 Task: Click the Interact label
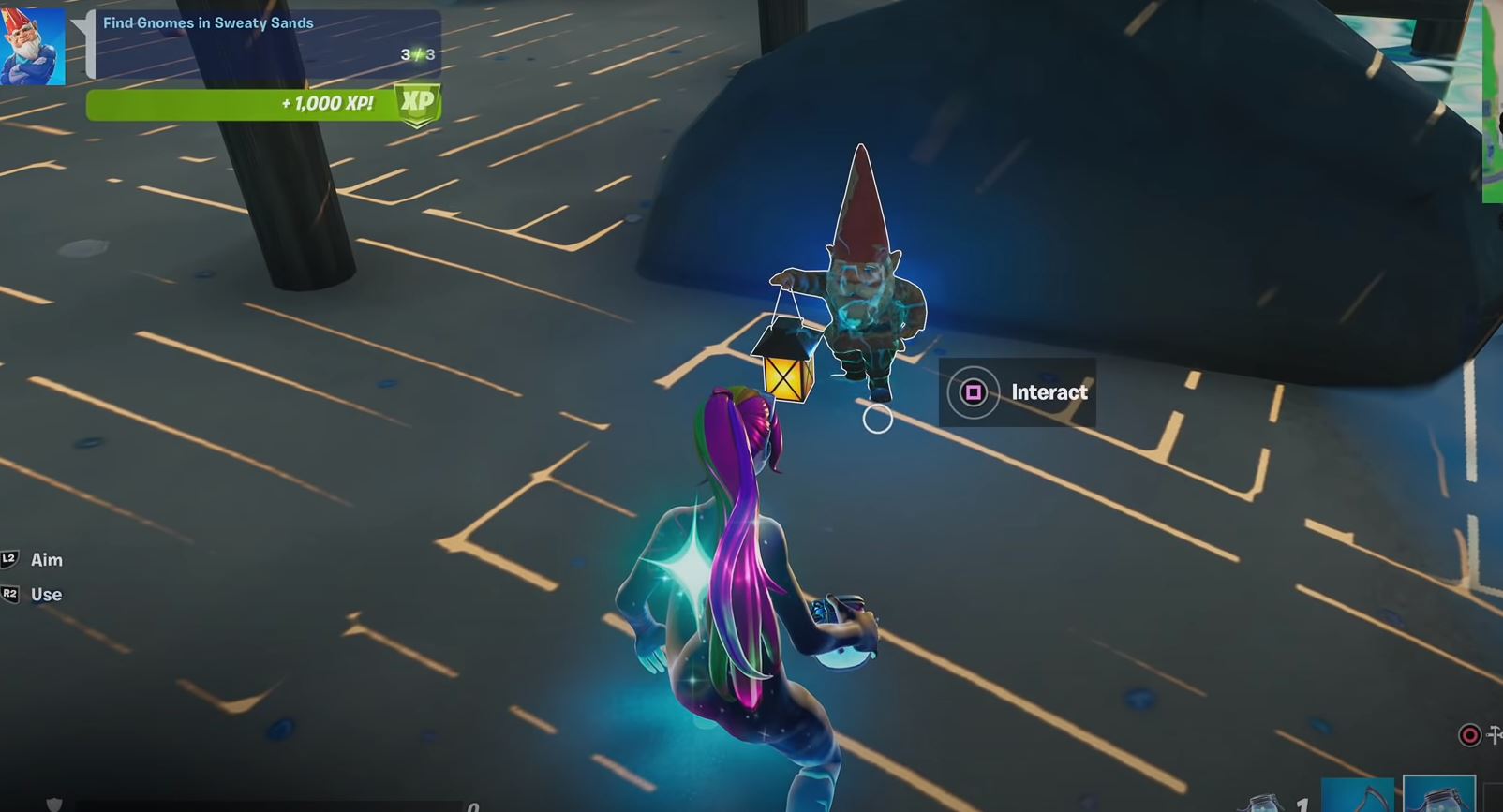coord(1049,392)
